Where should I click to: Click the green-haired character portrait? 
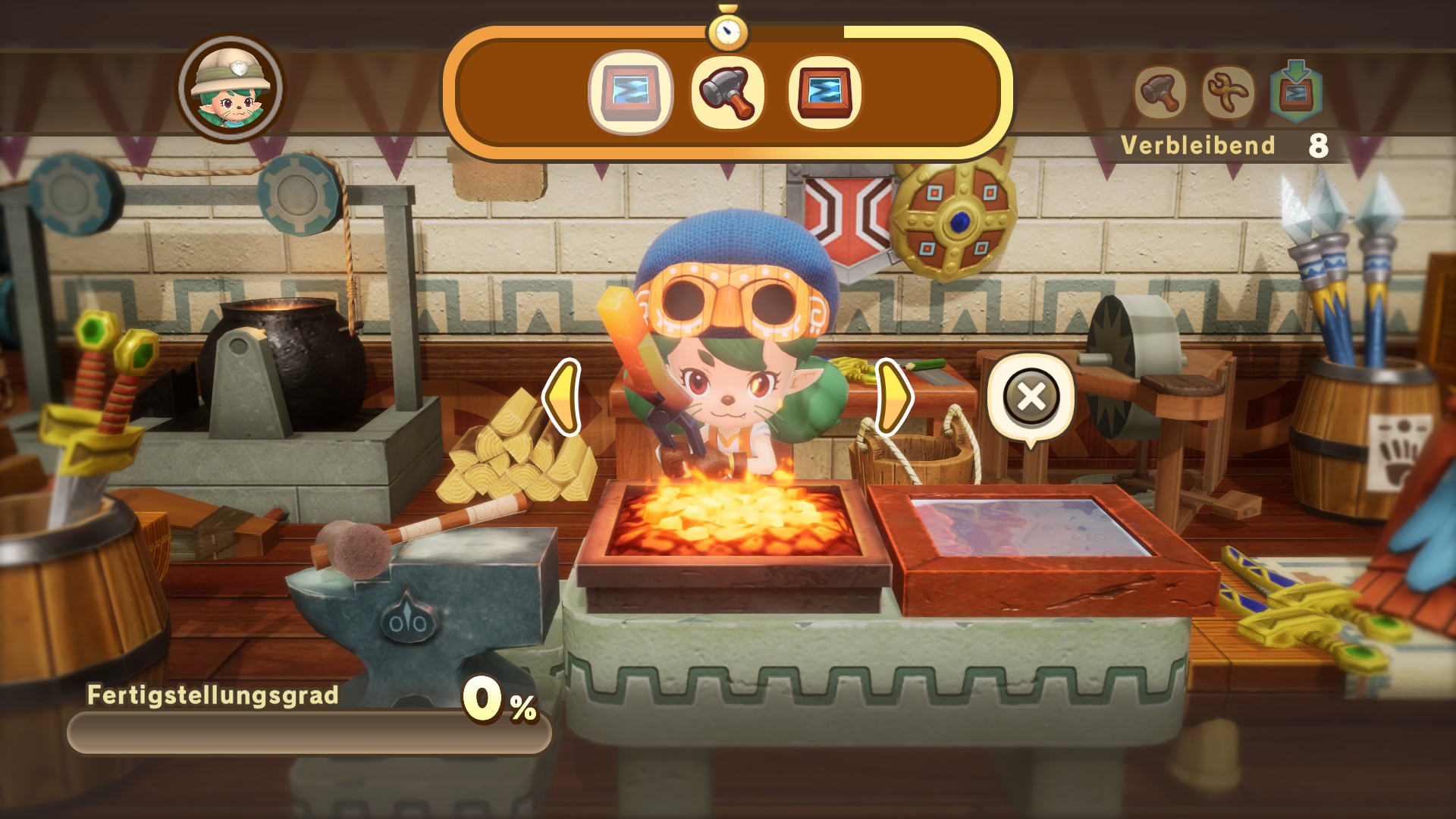tap(231, 88)
